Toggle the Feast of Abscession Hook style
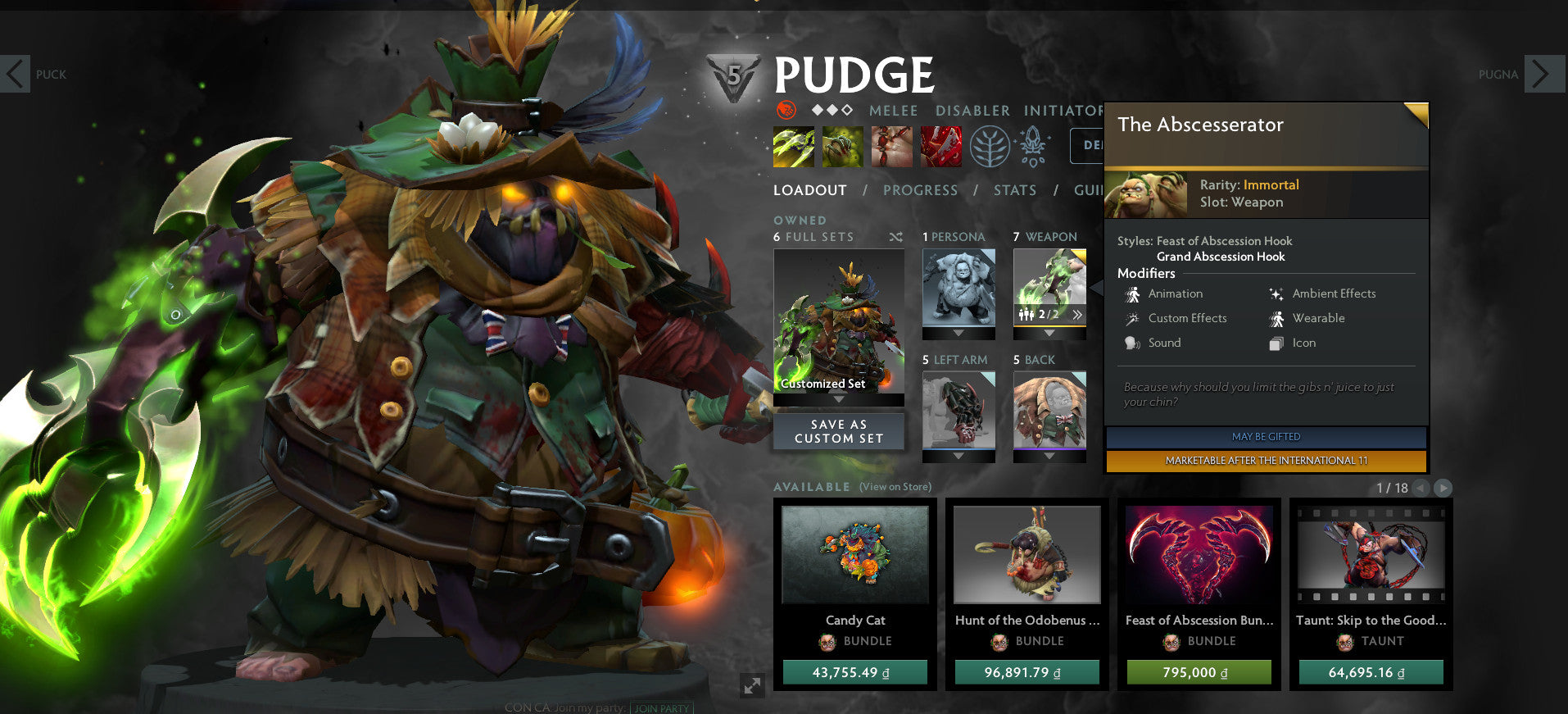 (x=1225, y=241)
